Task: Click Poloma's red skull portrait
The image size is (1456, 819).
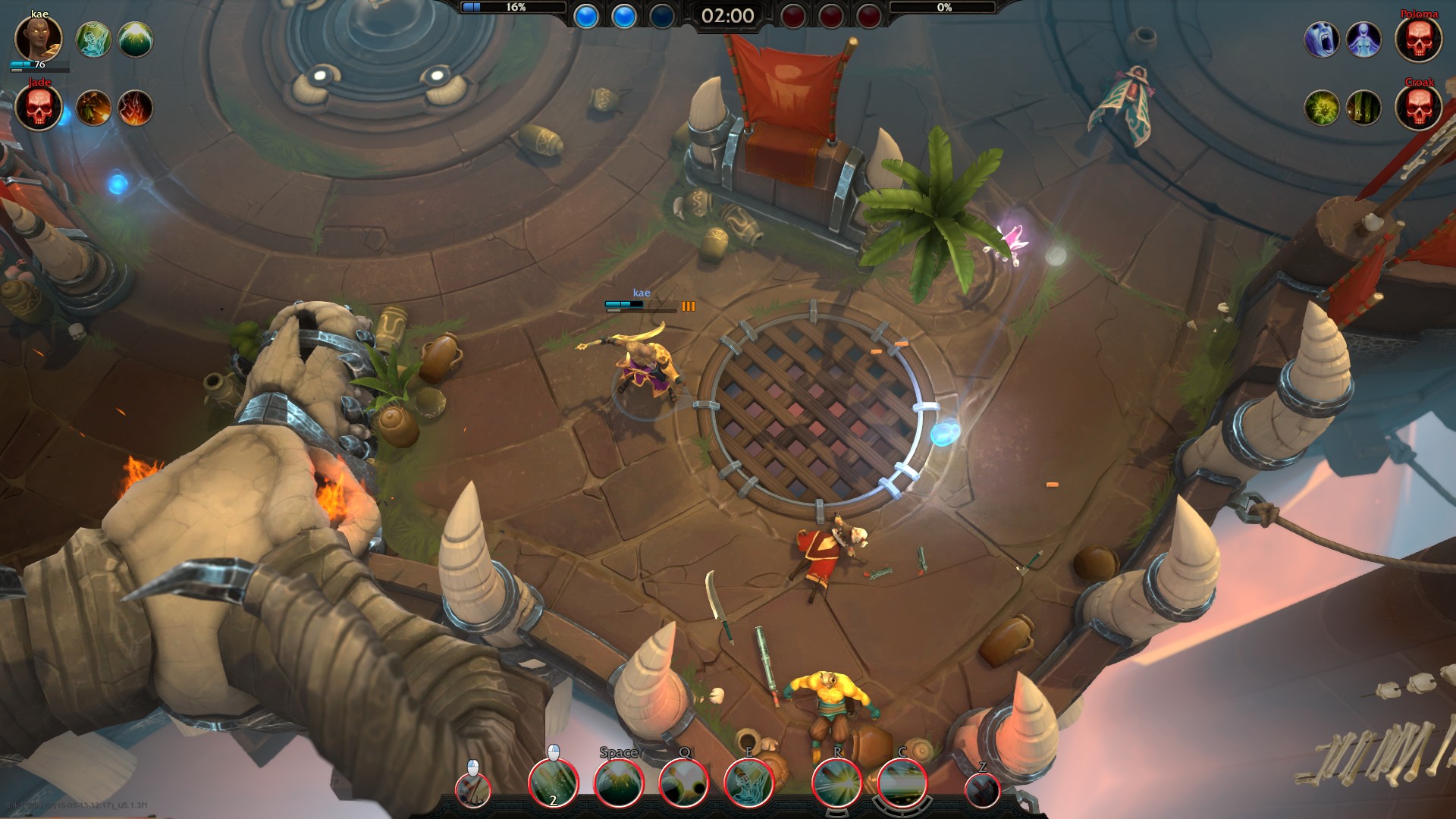Action: click(x=1418, y=39)
